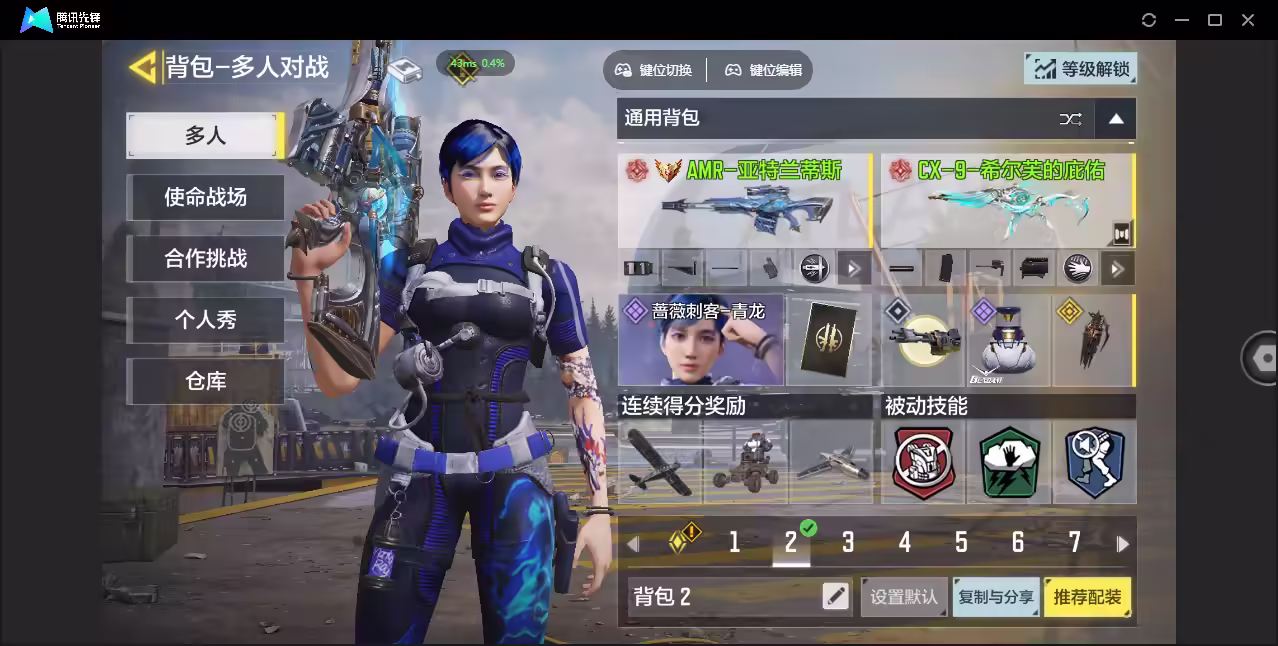Select the 合作挑战 tab
Image resolution: width=1278 pixels, height=646 pixels.
205,258
